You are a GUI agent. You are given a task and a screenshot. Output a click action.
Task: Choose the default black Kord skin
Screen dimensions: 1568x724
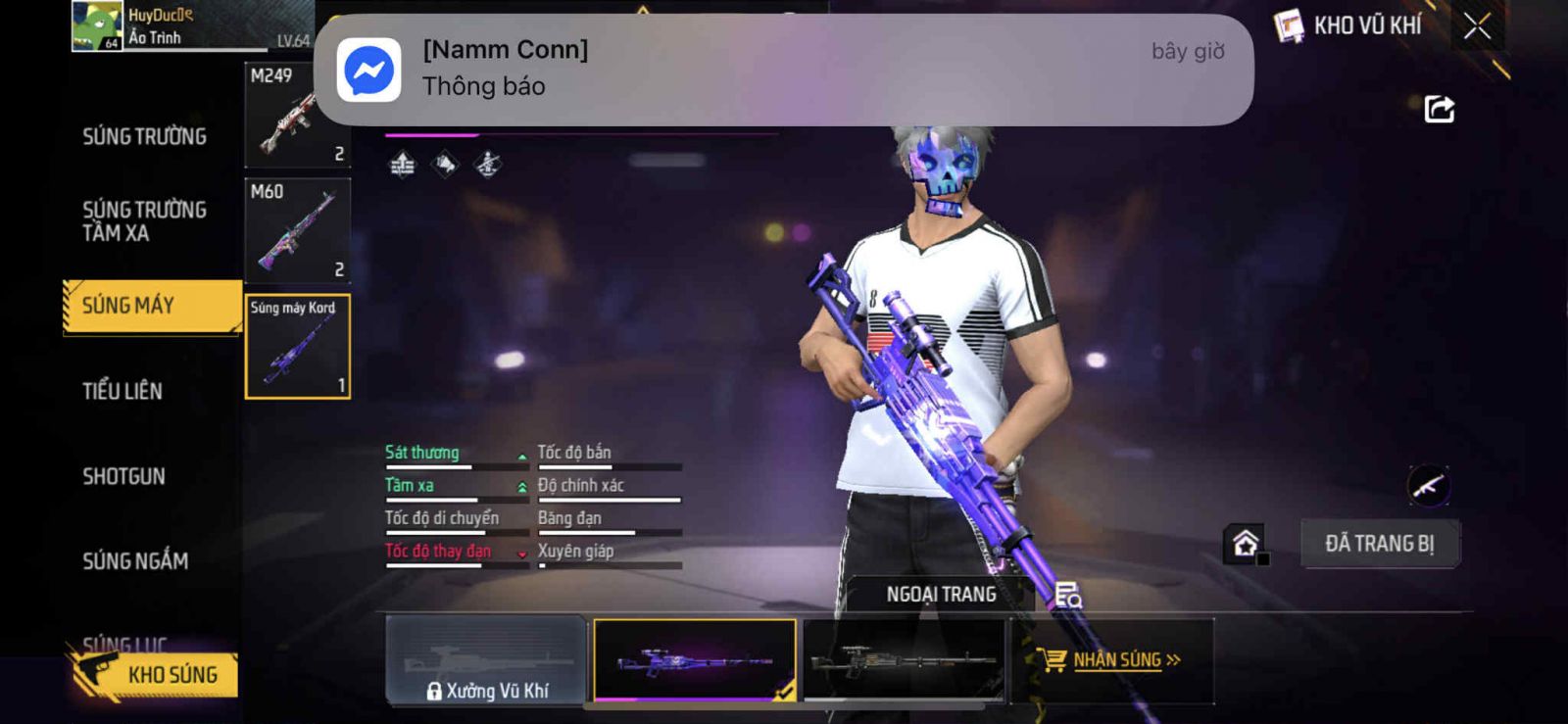[x=903, y=660]
